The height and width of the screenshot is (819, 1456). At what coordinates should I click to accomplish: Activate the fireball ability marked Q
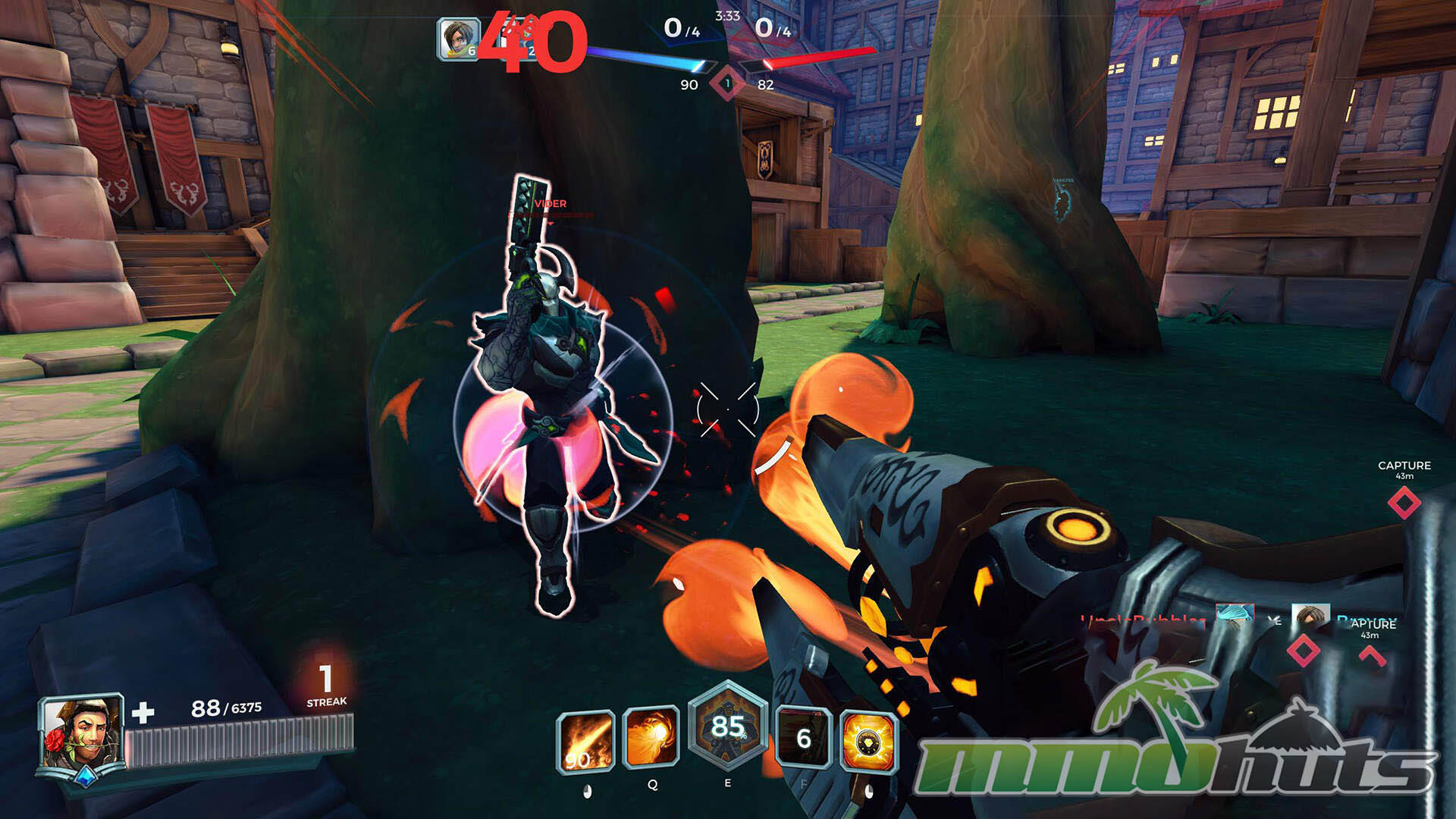coord(651,738)
